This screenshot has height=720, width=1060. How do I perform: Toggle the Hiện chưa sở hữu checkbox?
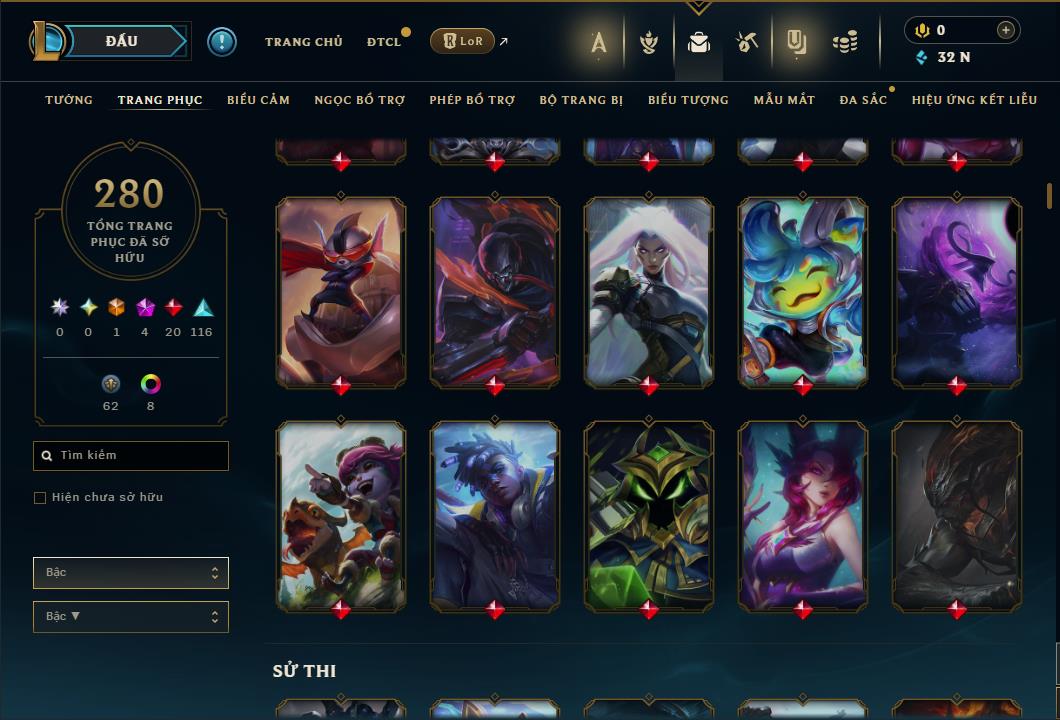pos(40,498)
